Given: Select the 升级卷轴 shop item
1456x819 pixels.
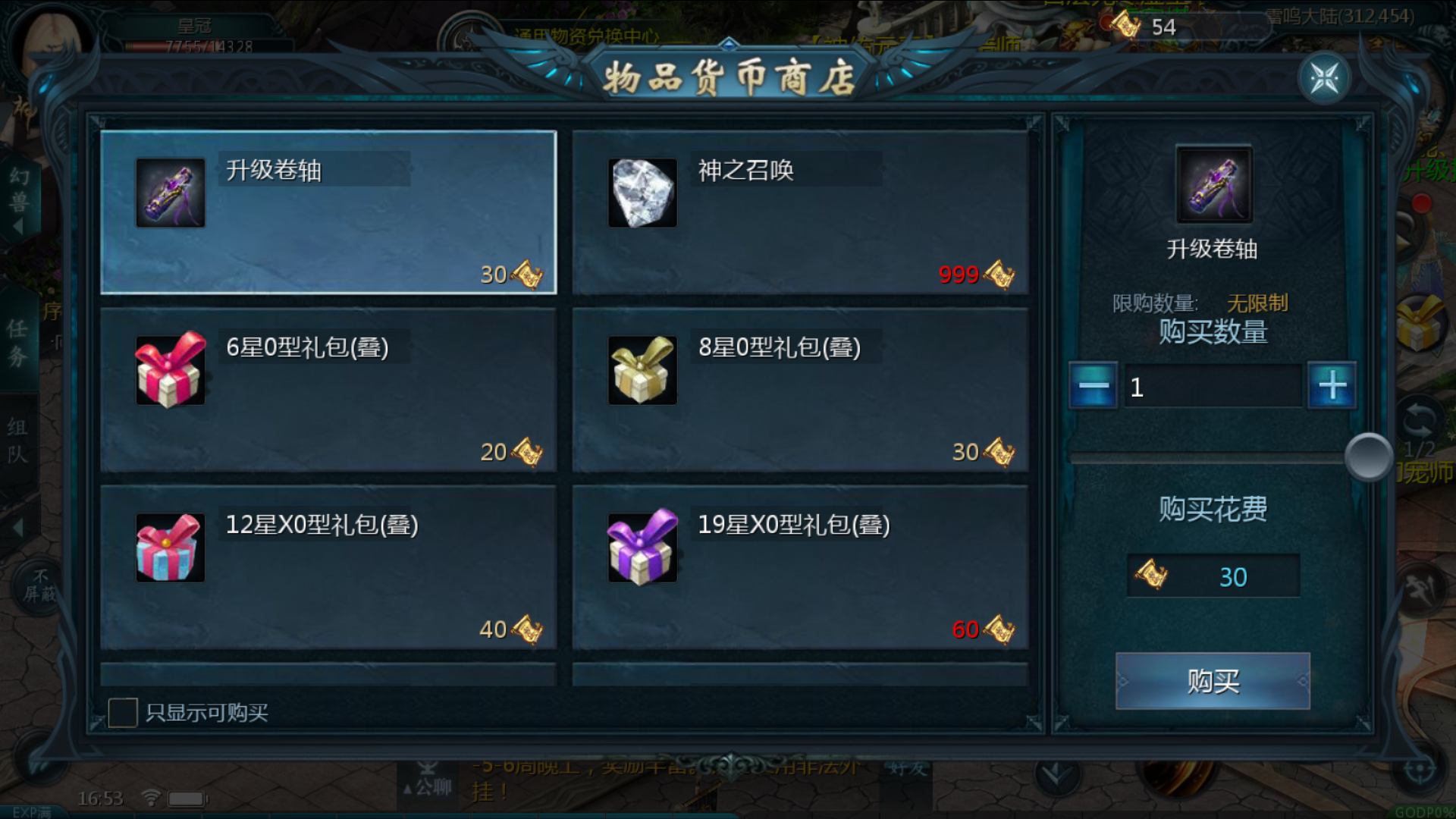Looking at the screenshot, I should tap(328, 212).
